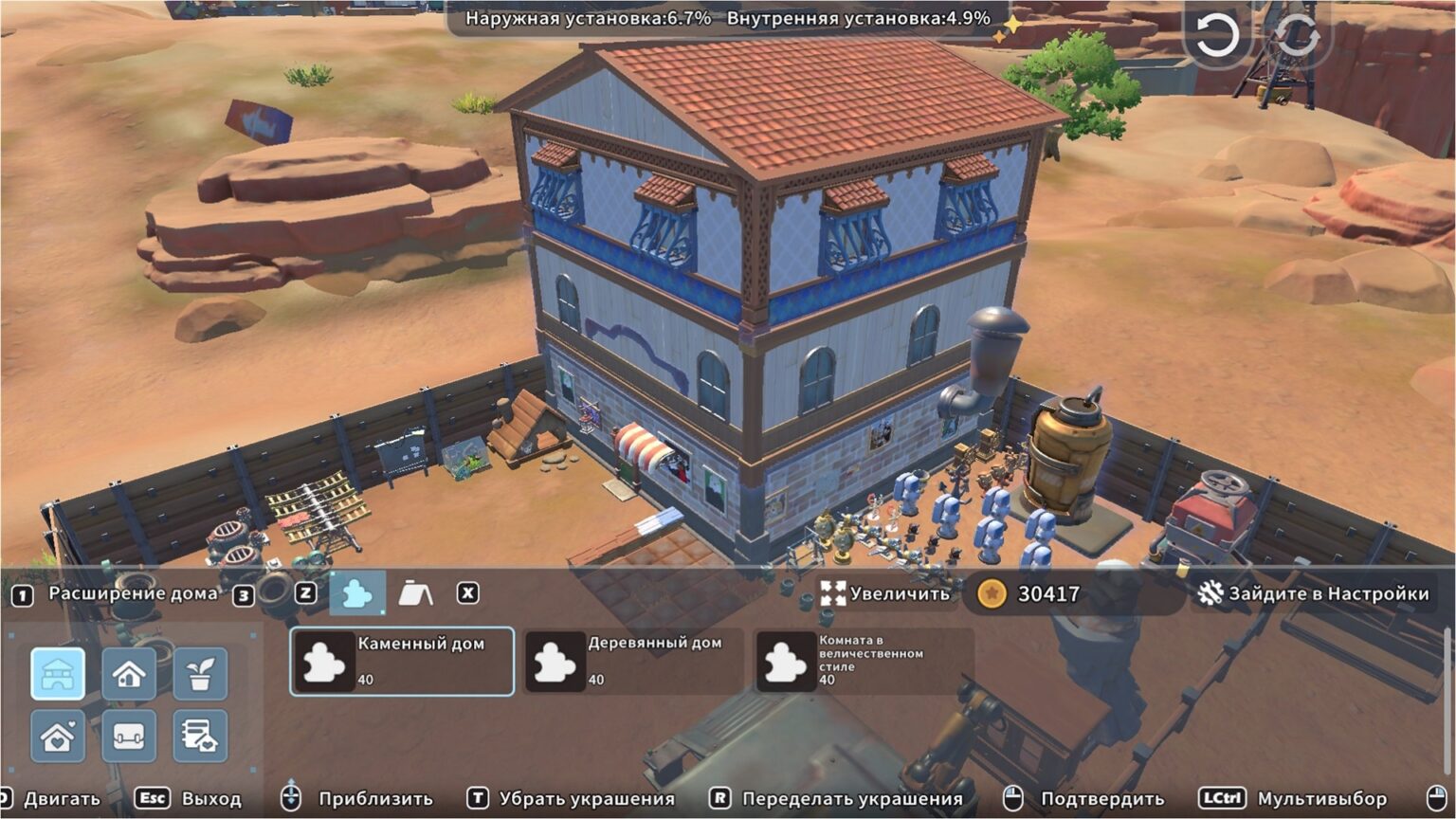Click Выход near the Esc hint
1456x819 pixels.
coord(213,797)
